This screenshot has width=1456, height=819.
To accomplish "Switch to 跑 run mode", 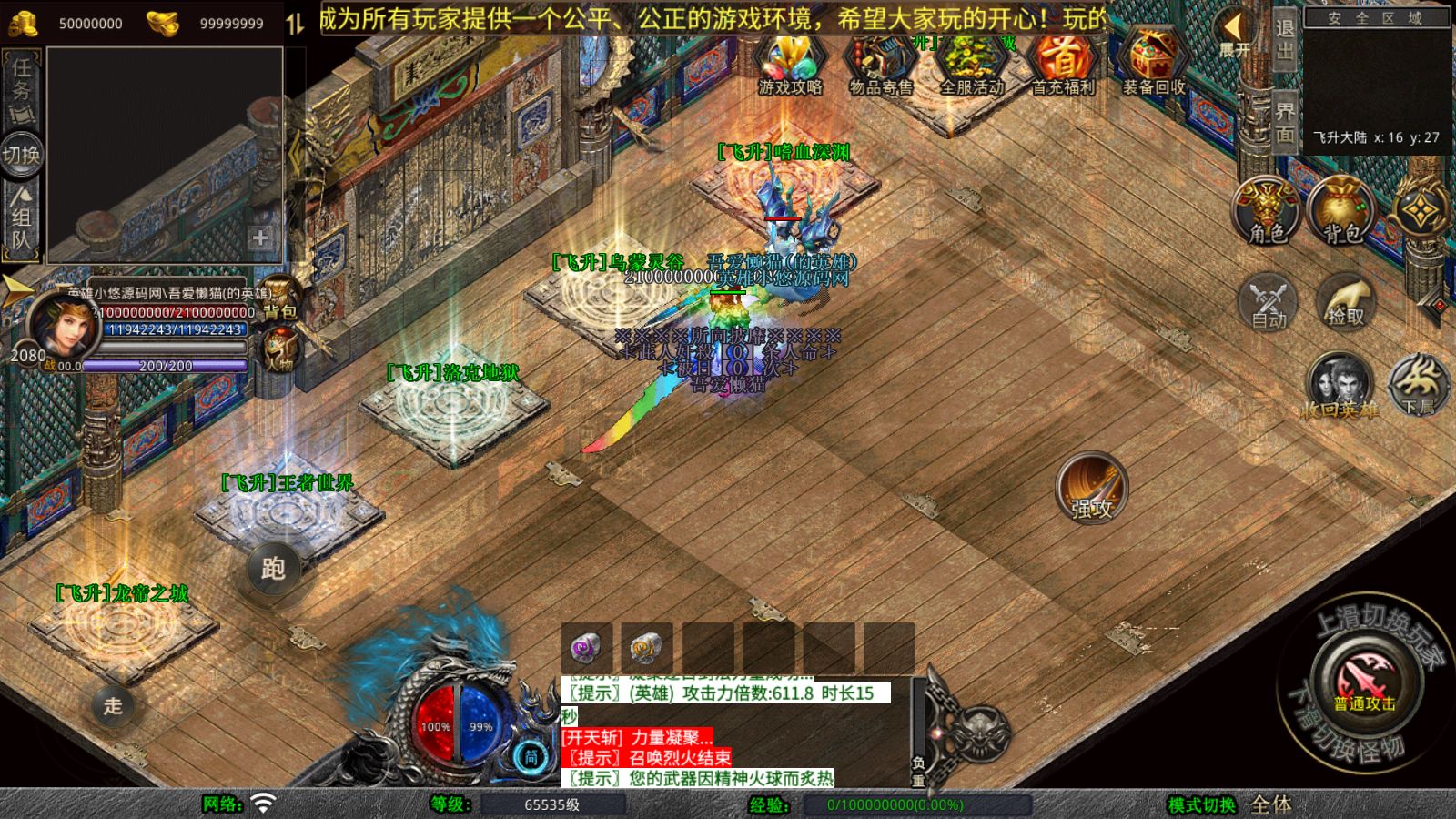I will tap(274, 569).
